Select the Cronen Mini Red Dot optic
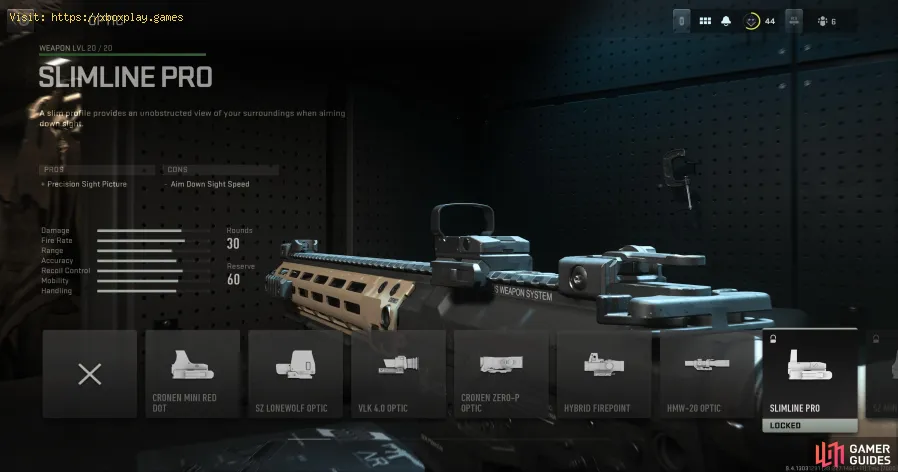The image size is (898, 472). [x=193, y=375]
